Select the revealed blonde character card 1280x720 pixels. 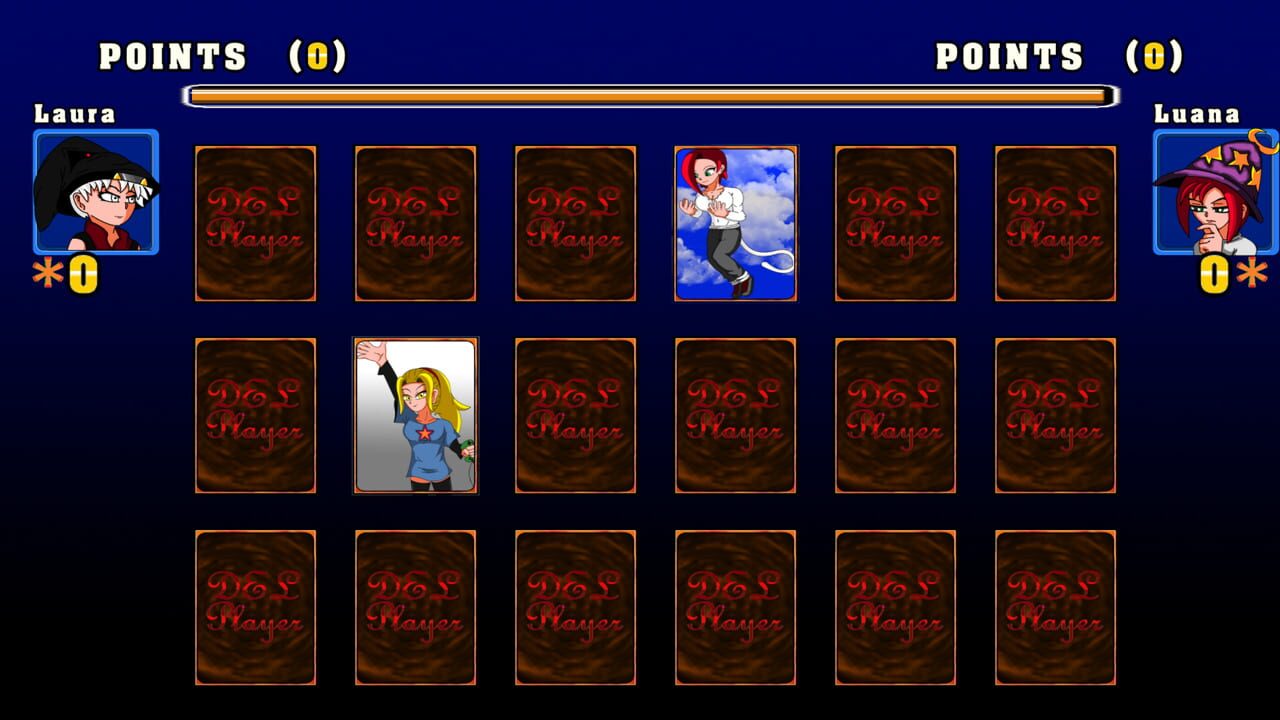click(416, 416)
